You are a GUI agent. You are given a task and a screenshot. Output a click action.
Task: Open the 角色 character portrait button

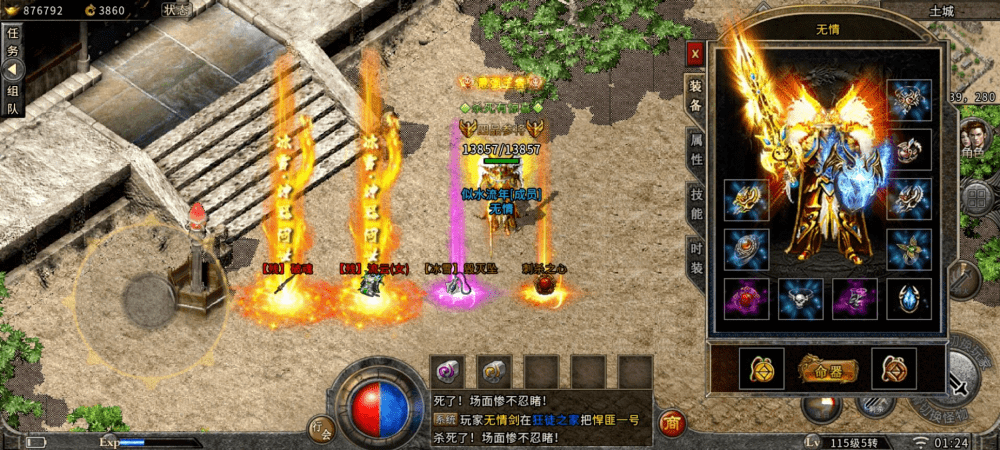974,137
